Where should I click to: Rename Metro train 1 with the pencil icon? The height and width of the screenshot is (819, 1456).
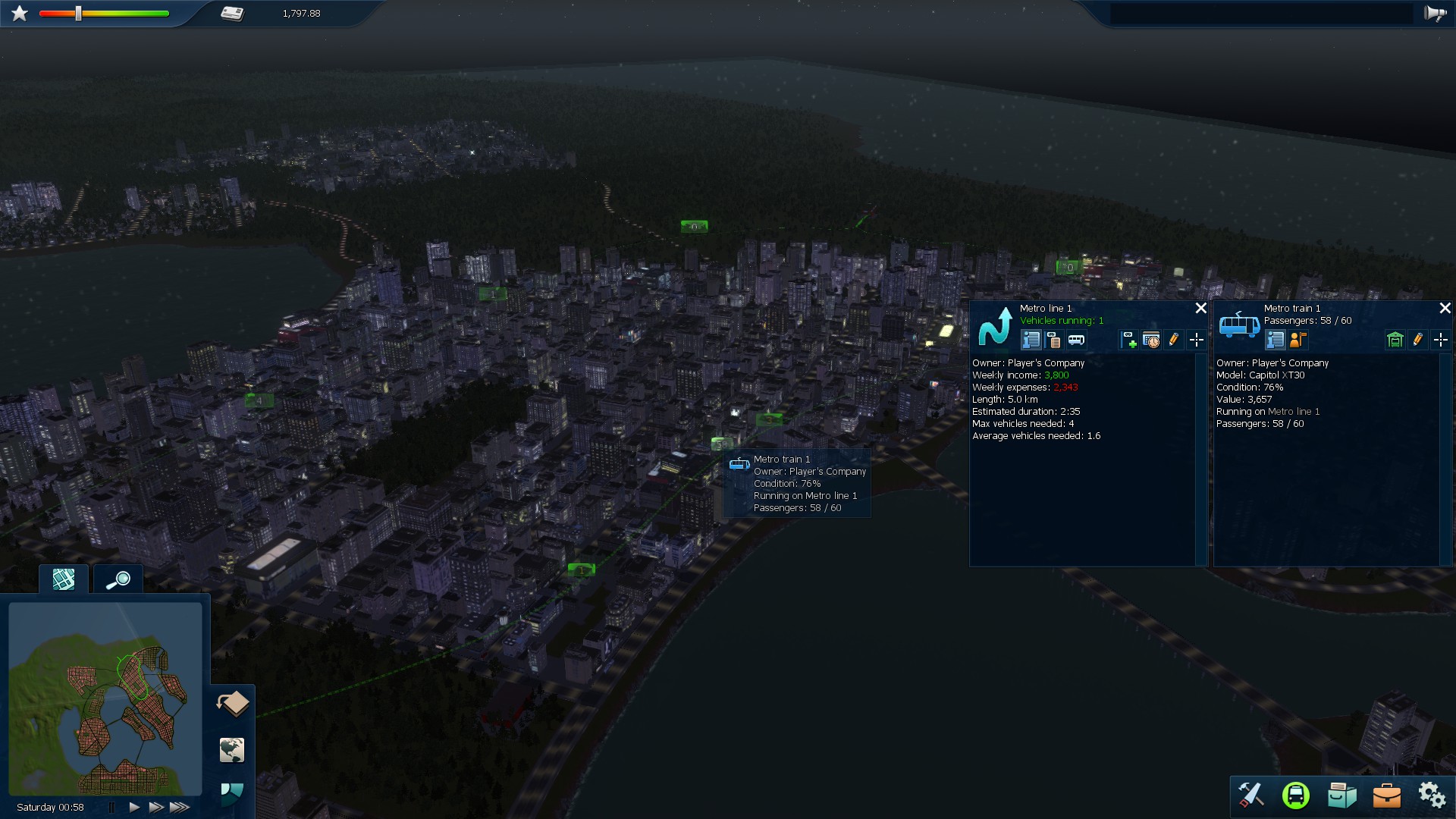click(1417, 340)
